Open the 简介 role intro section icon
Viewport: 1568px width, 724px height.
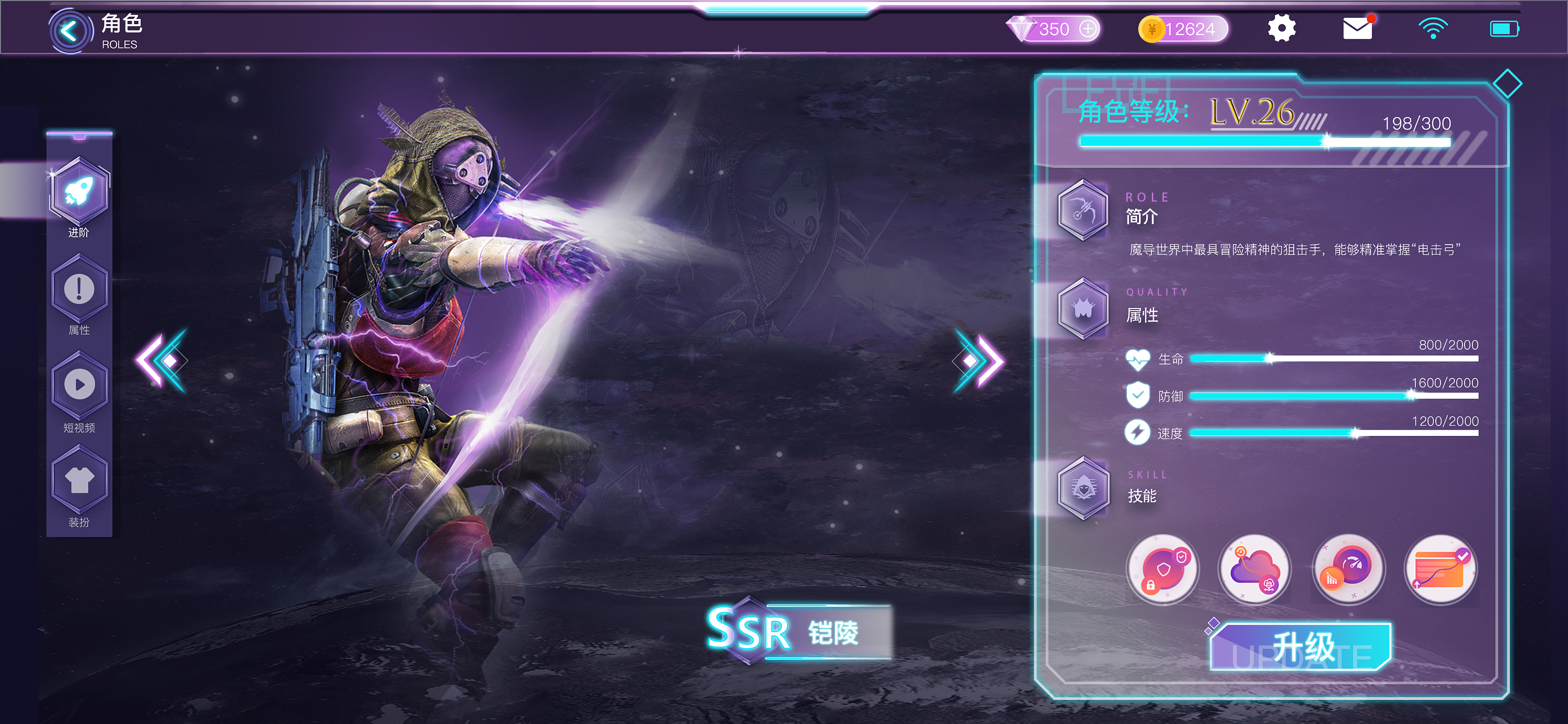(x=1083, y=210)
